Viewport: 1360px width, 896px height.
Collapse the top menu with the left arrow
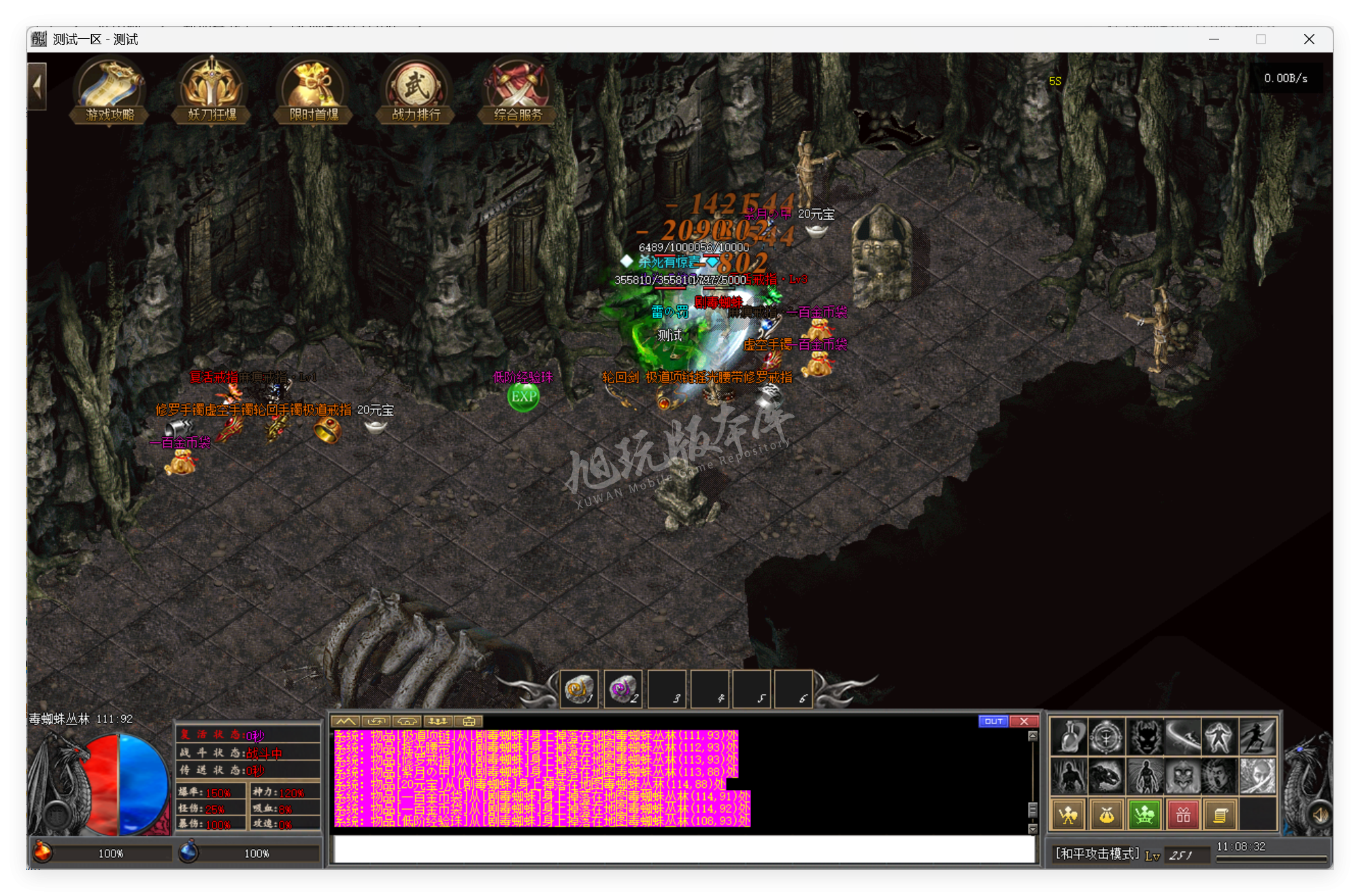(37, 86)
